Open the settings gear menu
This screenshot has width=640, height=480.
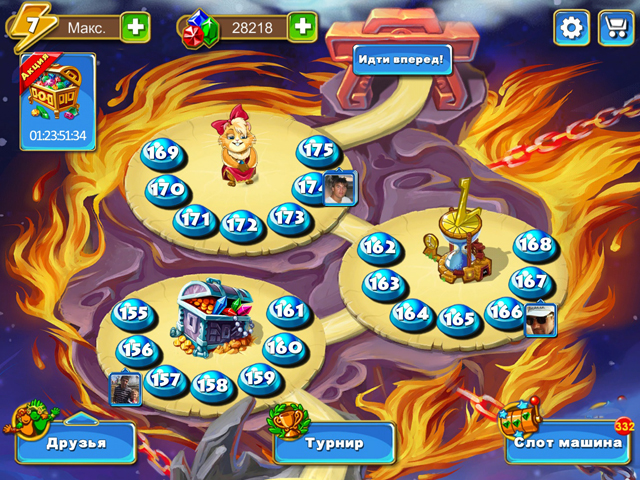(571, 27)
